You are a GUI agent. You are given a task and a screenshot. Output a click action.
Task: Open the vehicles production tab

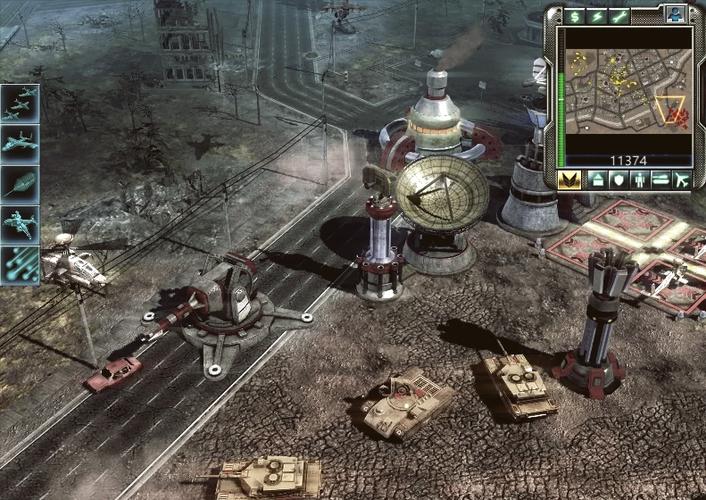coord(660,180)
